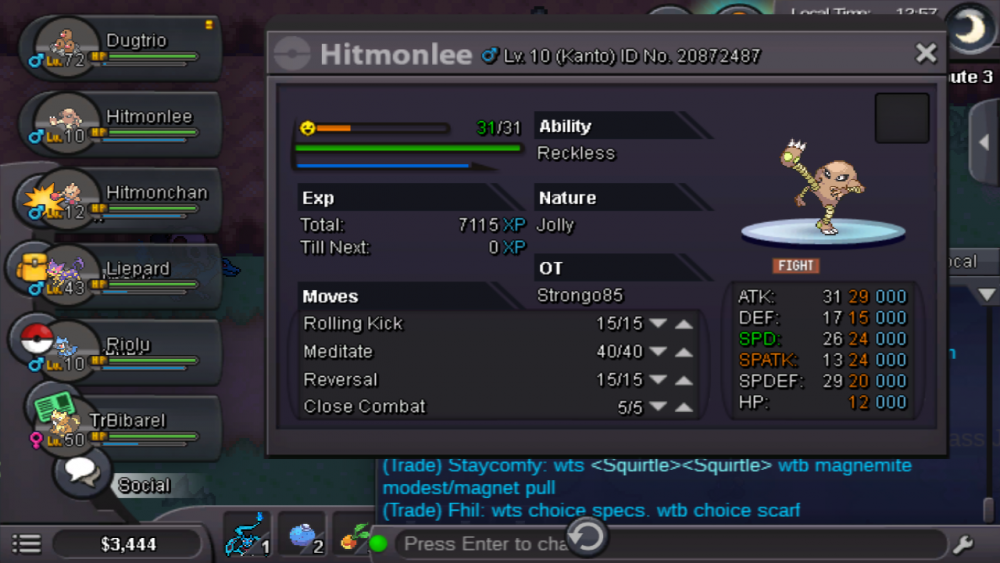Open chat settings with the wrench icon
1000x563 pixels.
(x=963, y=544)
